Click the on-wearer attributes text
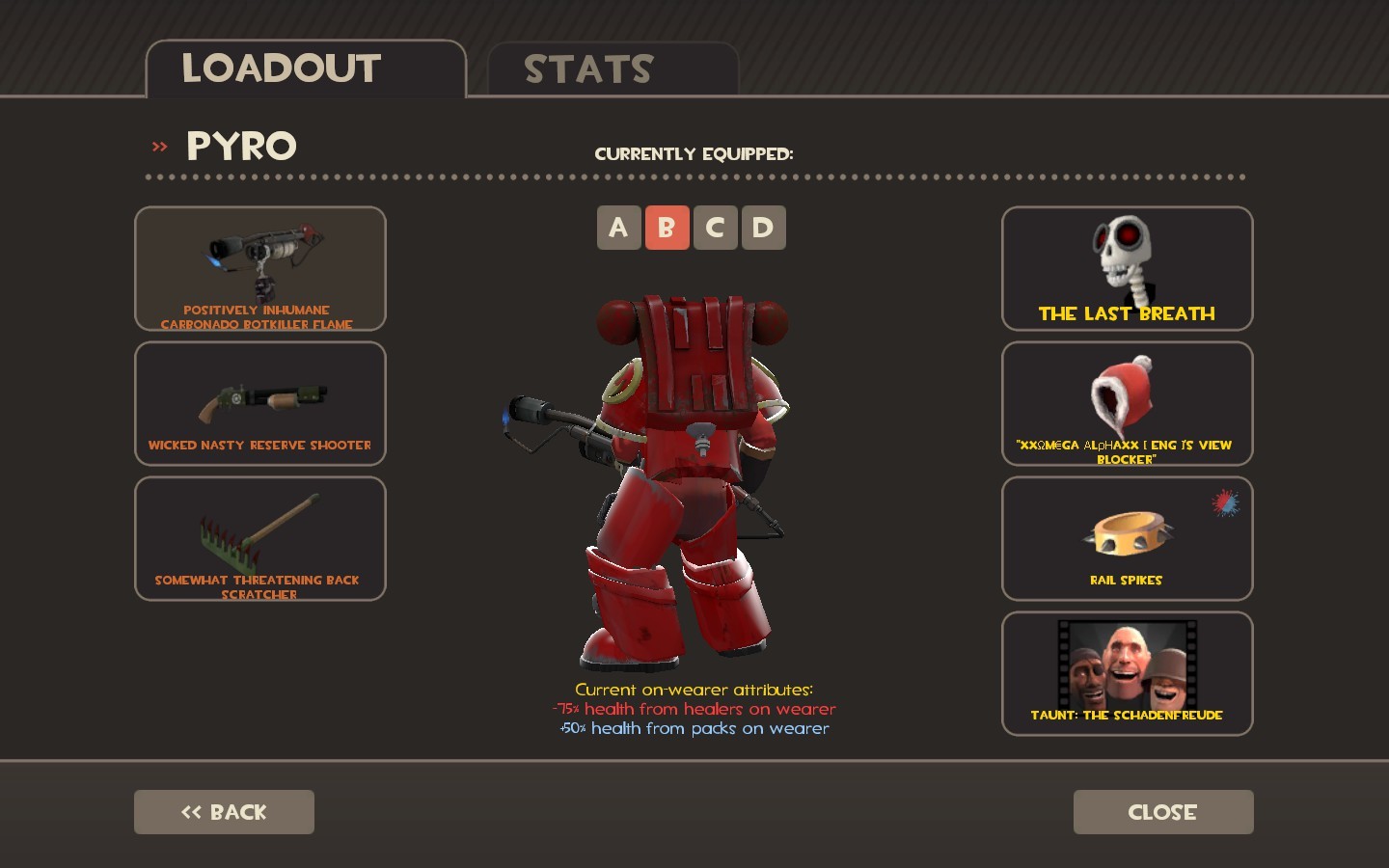1389x868 pixels. point(694,709)
